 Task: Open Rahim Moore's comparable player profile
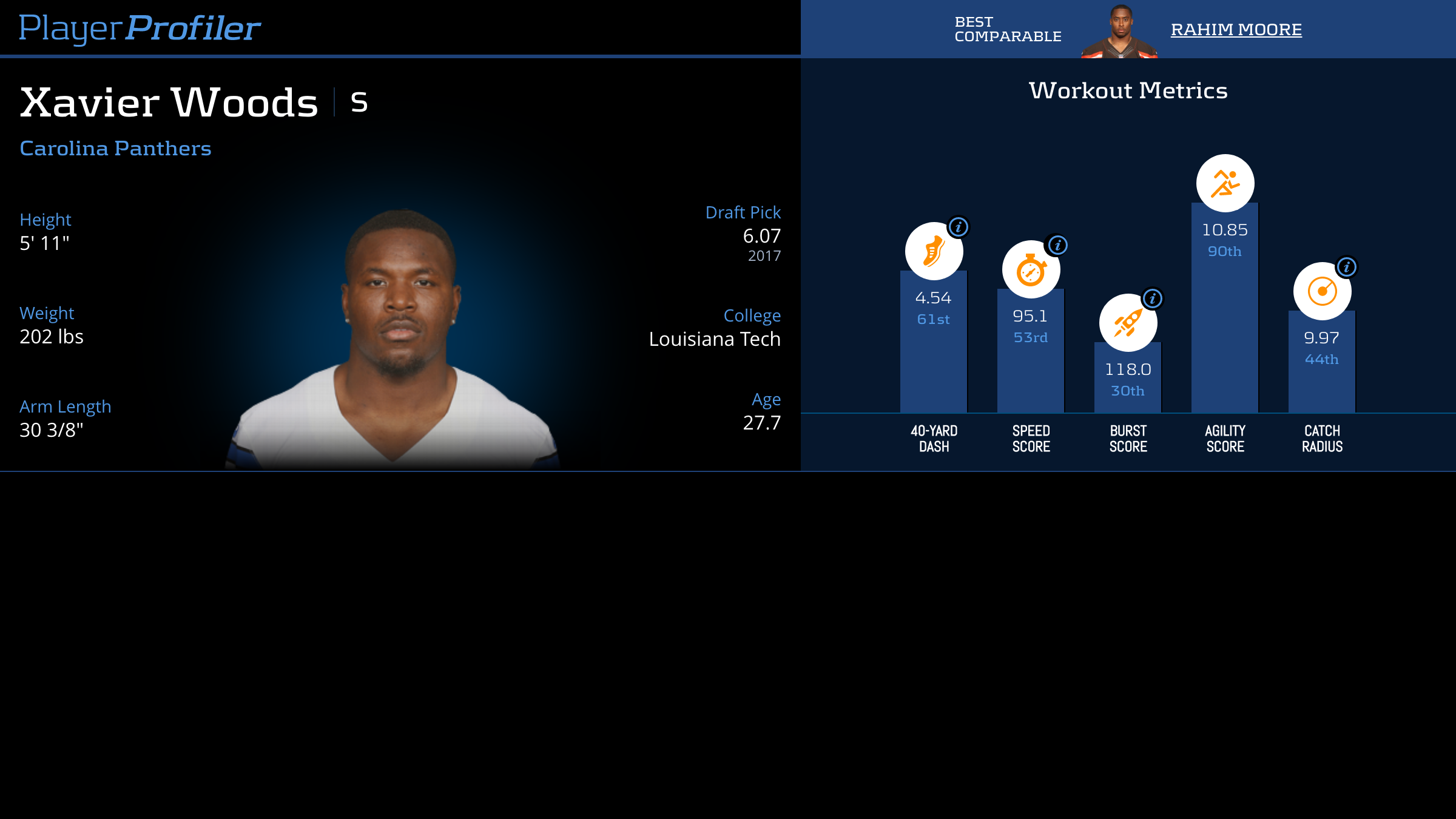(x=1236, y=29)
